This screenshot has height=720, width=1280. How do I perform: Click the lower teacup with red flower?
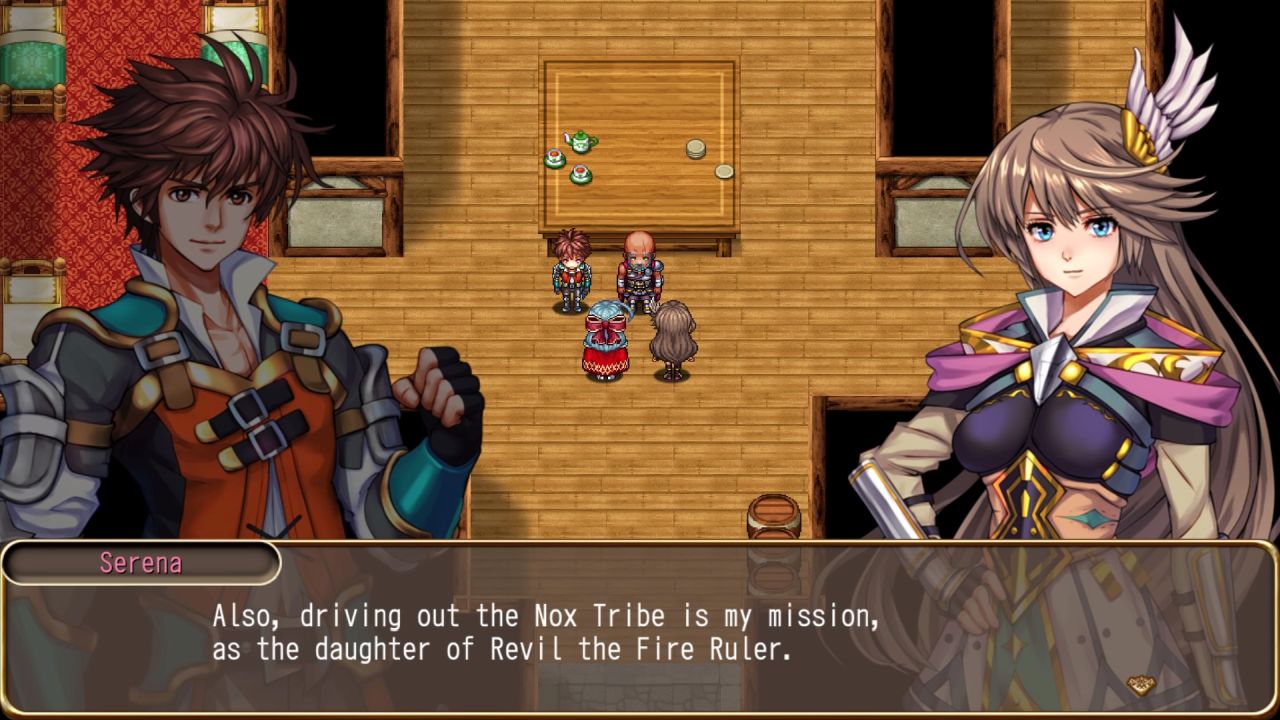580,172
